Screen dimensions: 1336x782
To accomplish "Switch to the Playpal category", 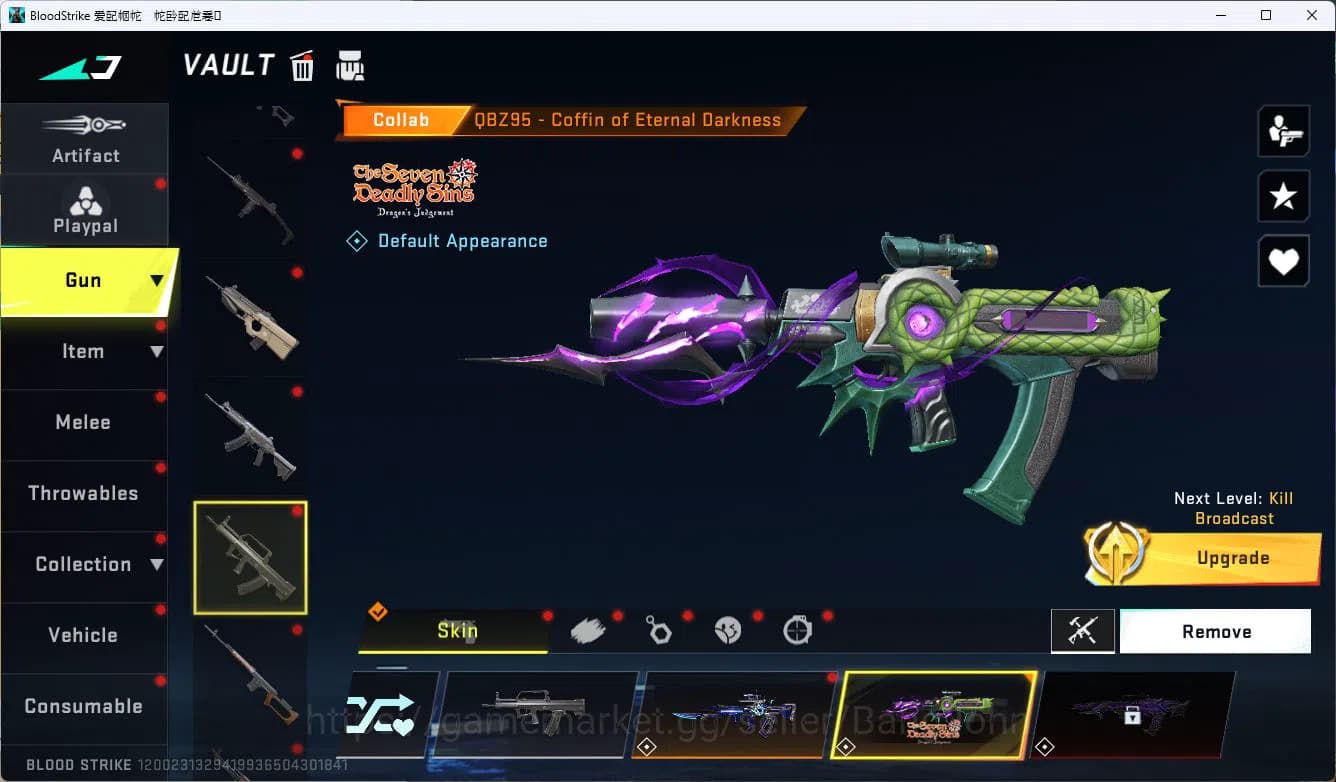I will coord(85,211).
